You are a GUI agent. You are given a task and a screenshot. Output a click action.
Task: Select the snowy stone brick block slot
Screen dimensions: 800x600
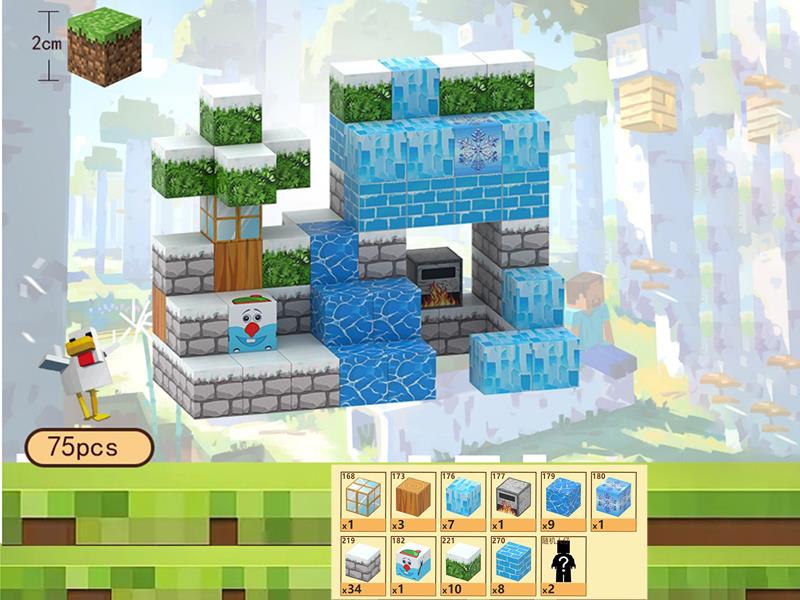click(x=362, y=565)
